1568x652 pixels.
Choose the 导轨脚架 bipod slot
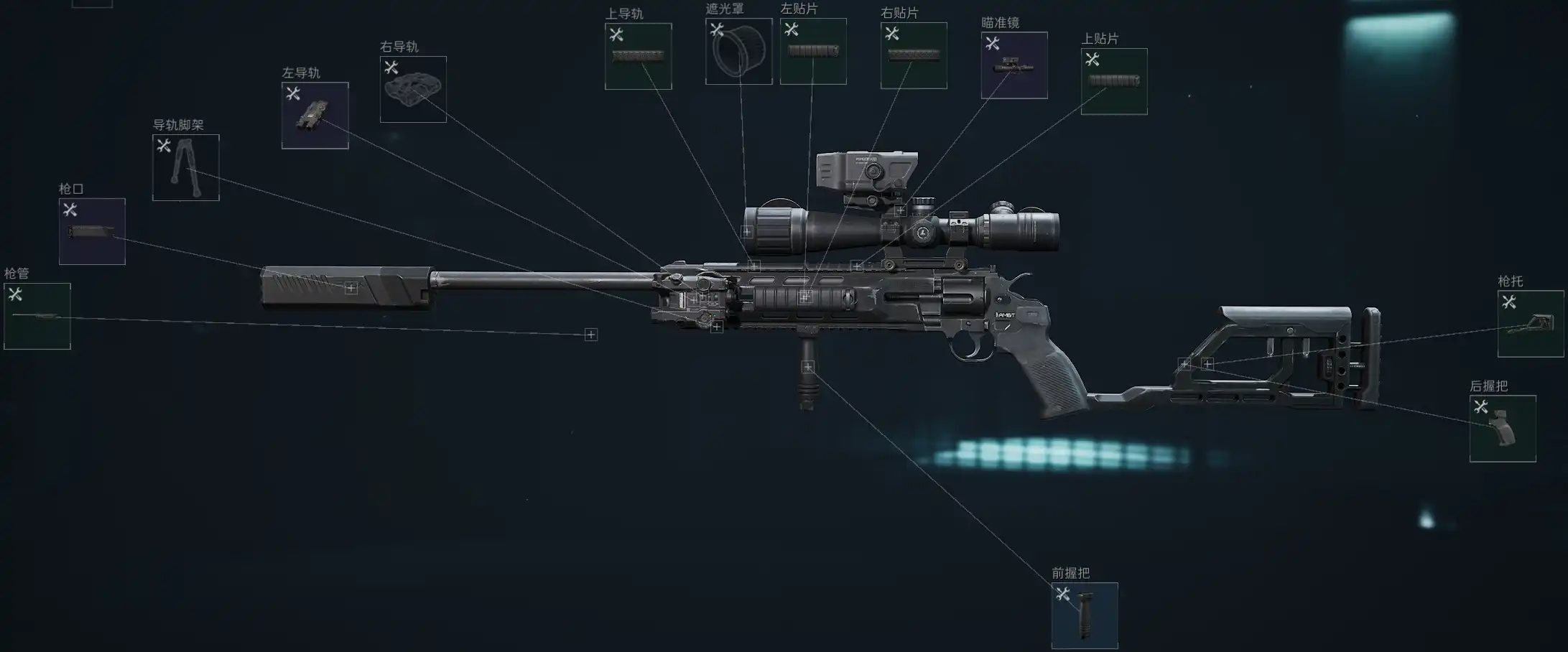pos(186,167)
